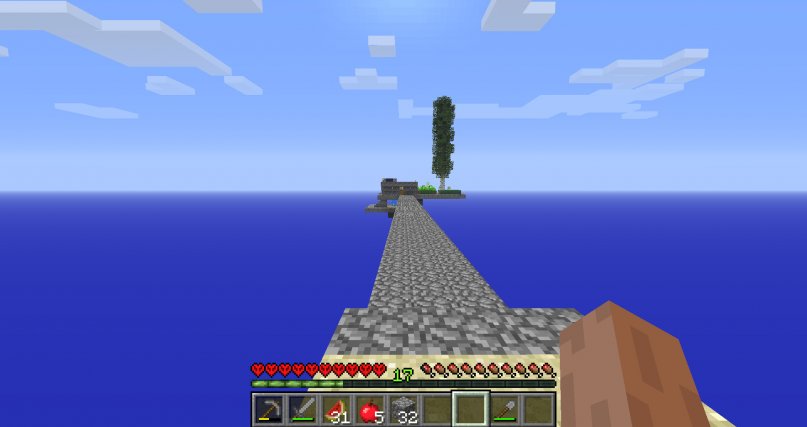Select the melon slice stack of 31
The image size is (807, 427).
[336, 409]
